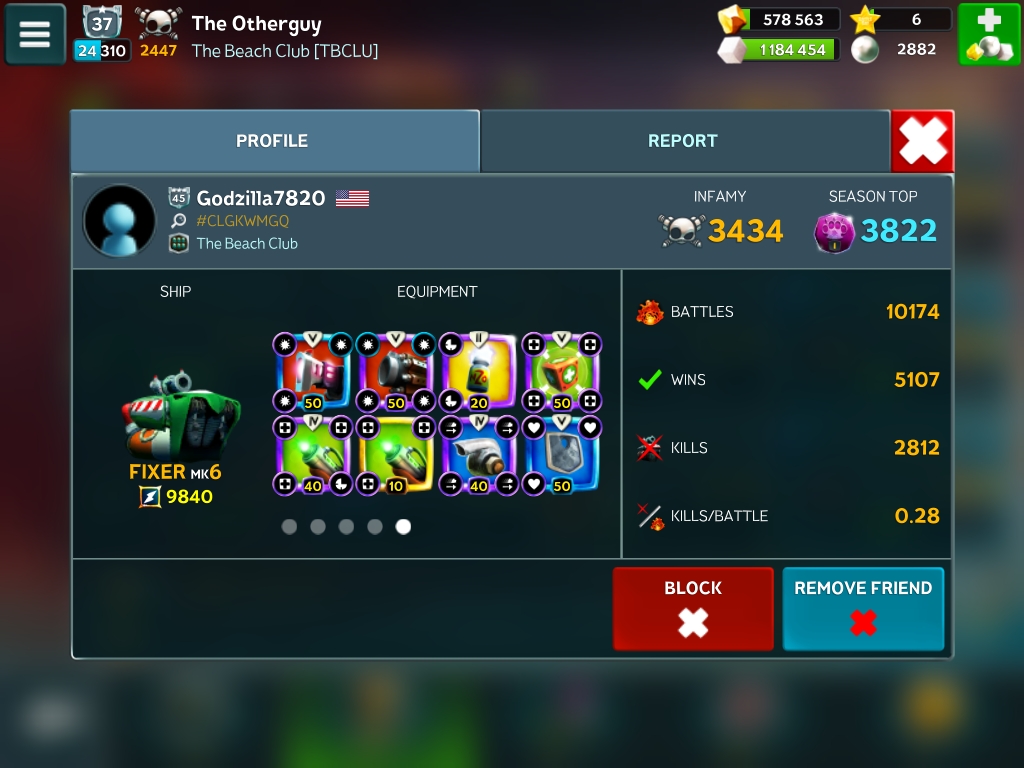1024x768 pixels.
Task: Tap the player tag #CLGKWMGQ
Action: point(242,221)
